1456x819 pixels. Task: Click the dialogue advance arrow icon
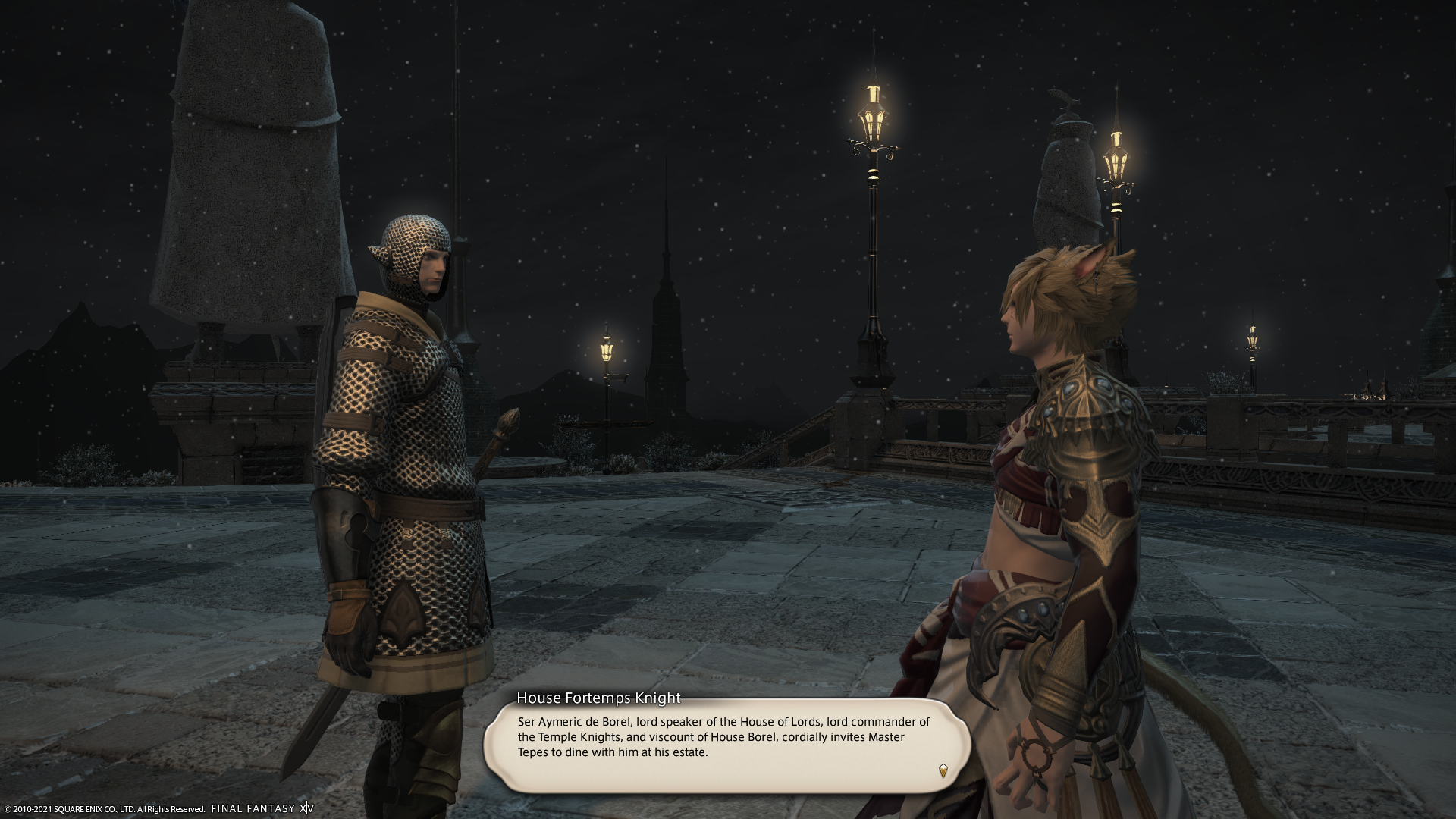[x=943, y=770]
